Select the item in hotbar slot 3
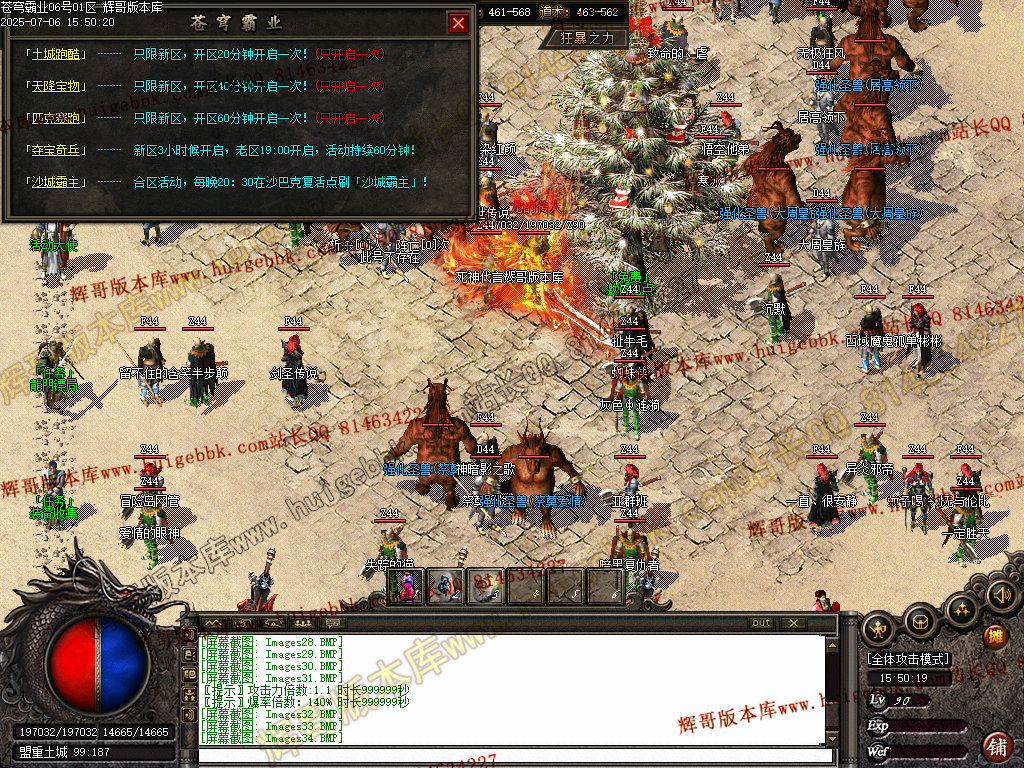Screen dimensions: 1024x768 (486, 587)
